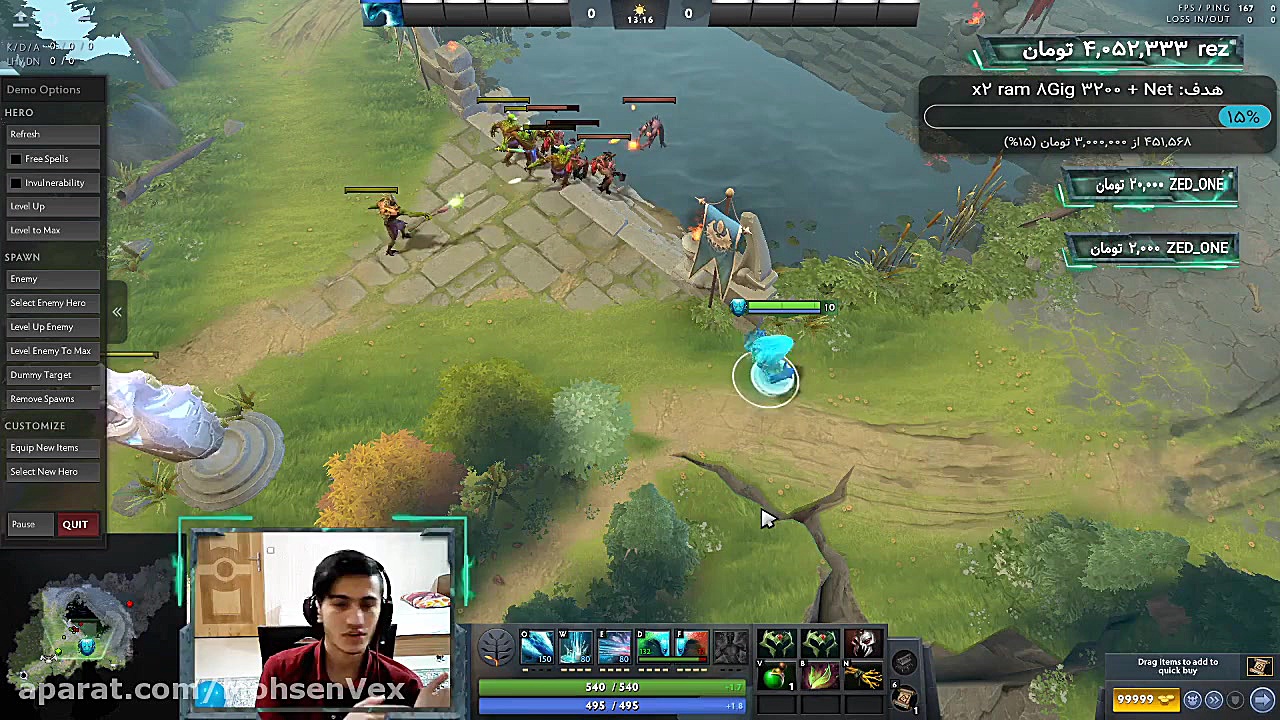
Task: Choose Select New Hero
Action: click(44, 472)
